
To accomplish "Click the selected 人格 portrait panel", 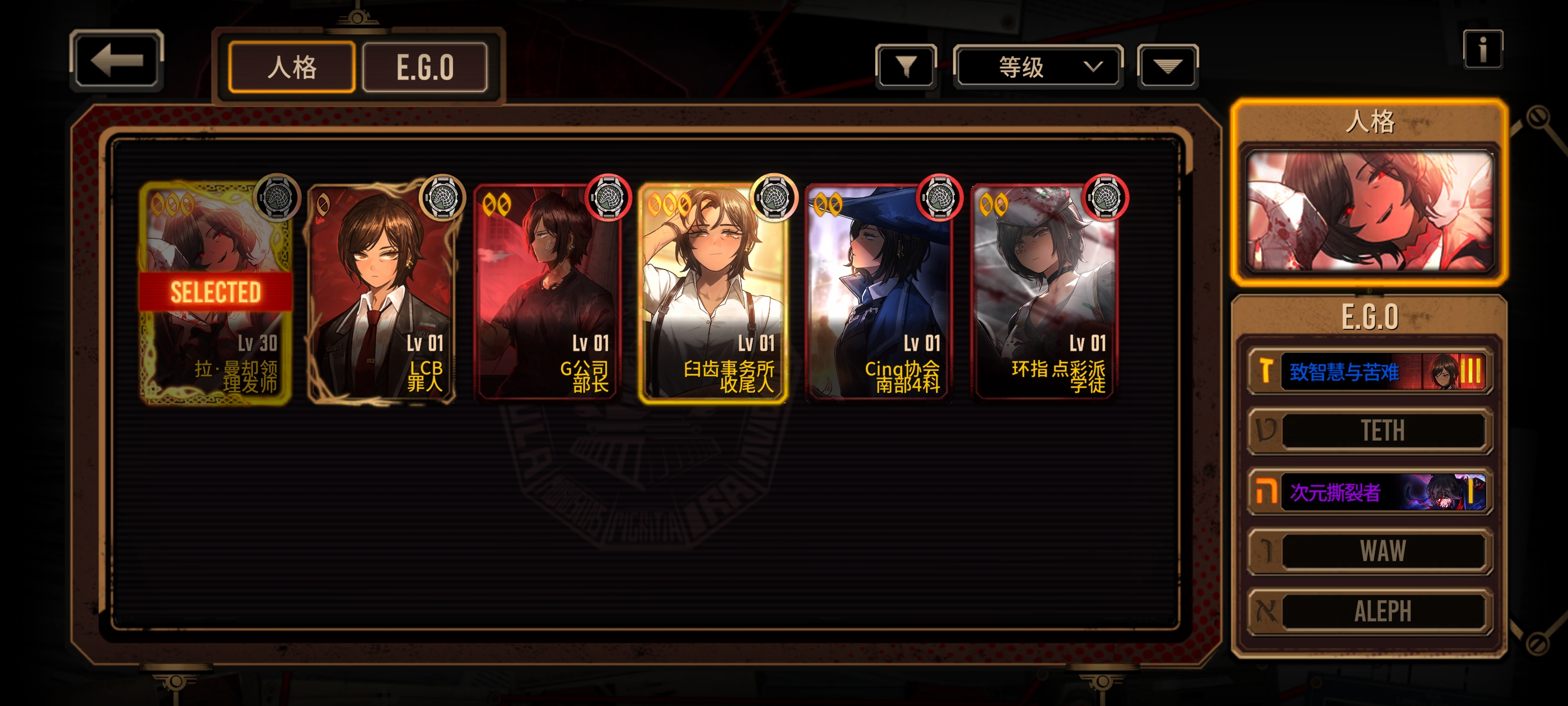I will click(x=1369, y=210).
